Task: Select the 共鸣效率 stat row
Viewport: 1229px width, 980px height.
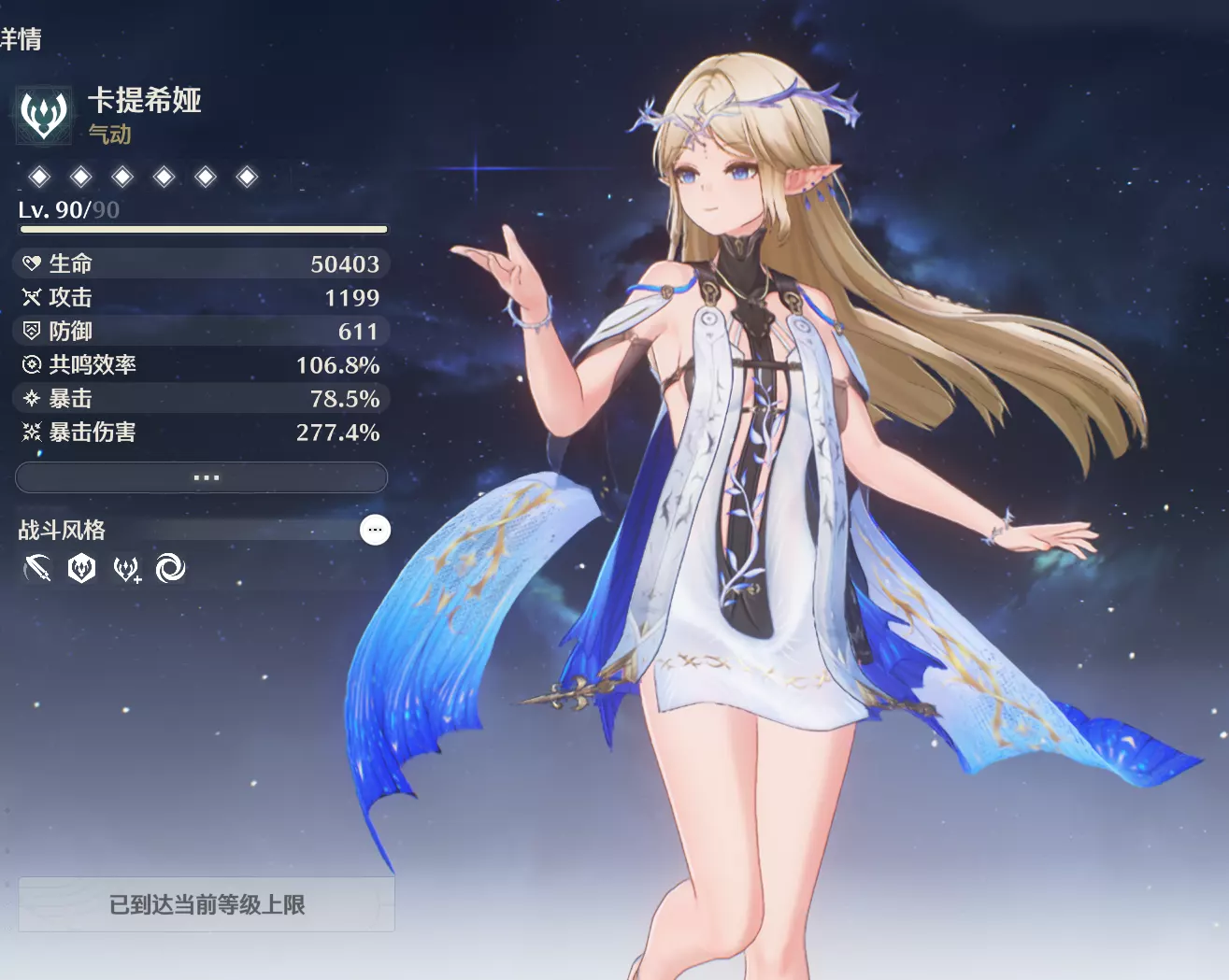Action: [201, 364]
